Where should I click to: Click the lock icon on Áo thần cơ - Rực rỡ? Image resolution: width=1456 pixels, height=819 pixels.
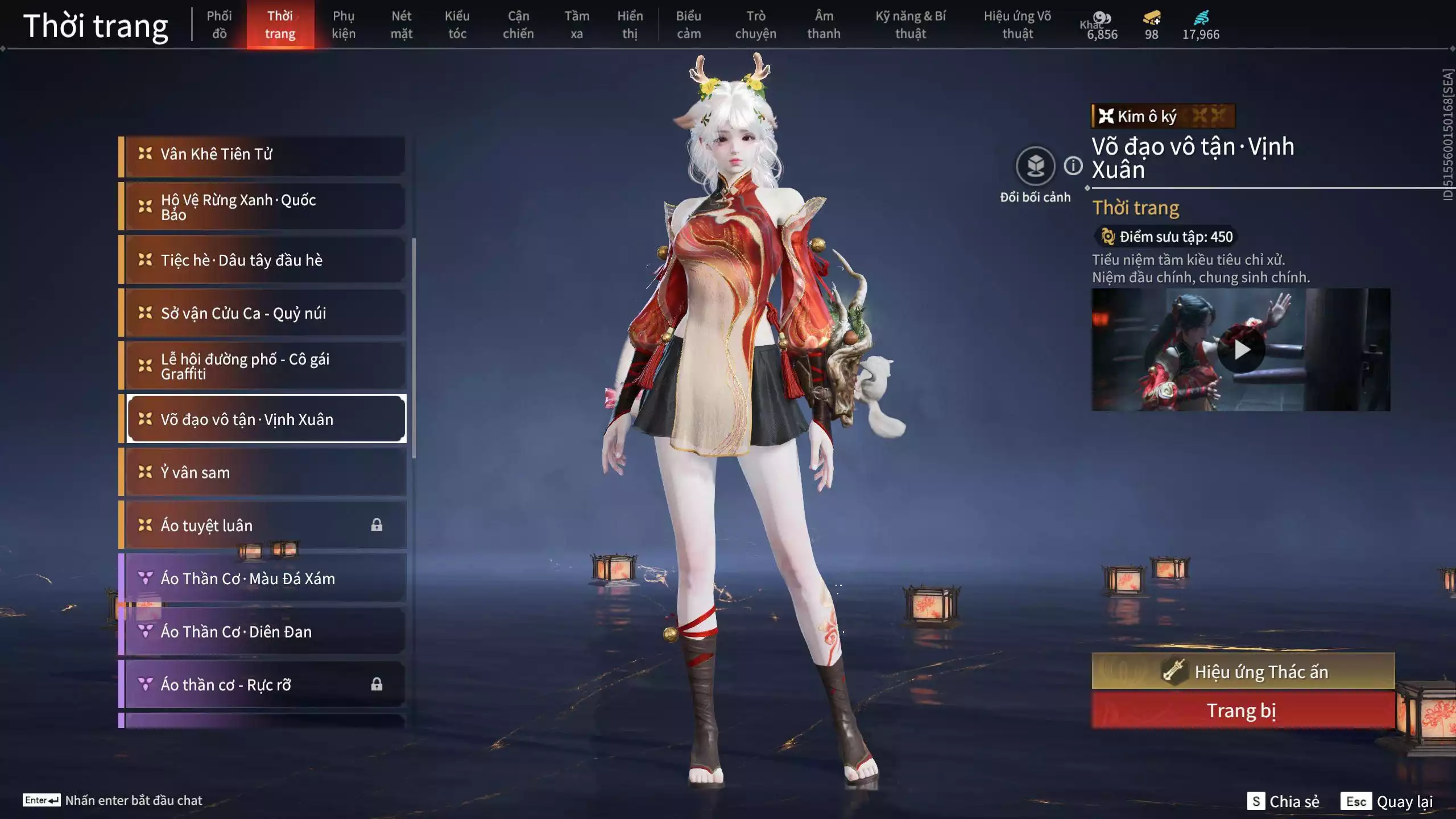tap(377, 685)
